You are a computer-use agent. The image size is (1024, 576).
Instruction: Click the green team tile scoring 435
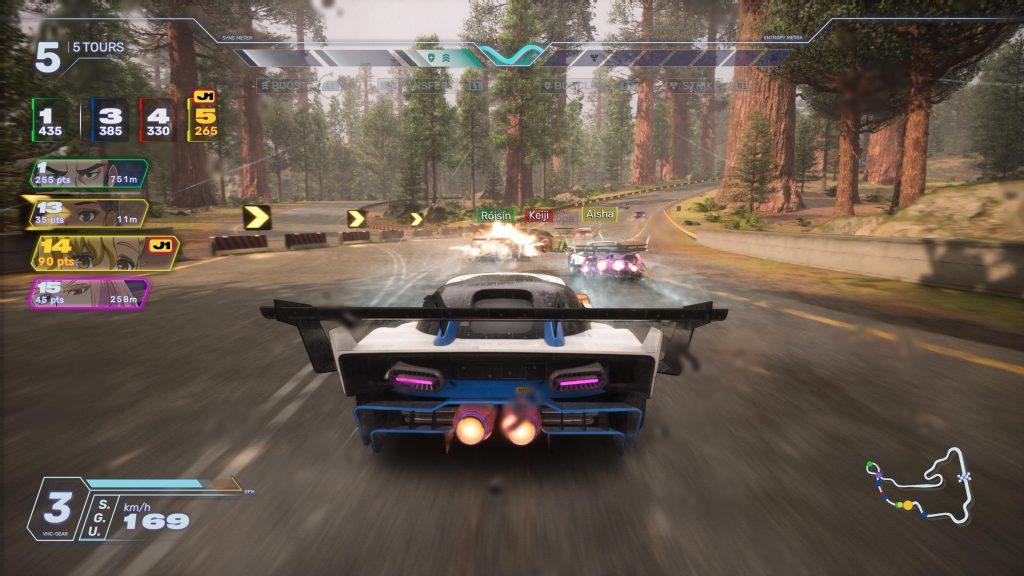pyautogui.click(x=51, y=120)
